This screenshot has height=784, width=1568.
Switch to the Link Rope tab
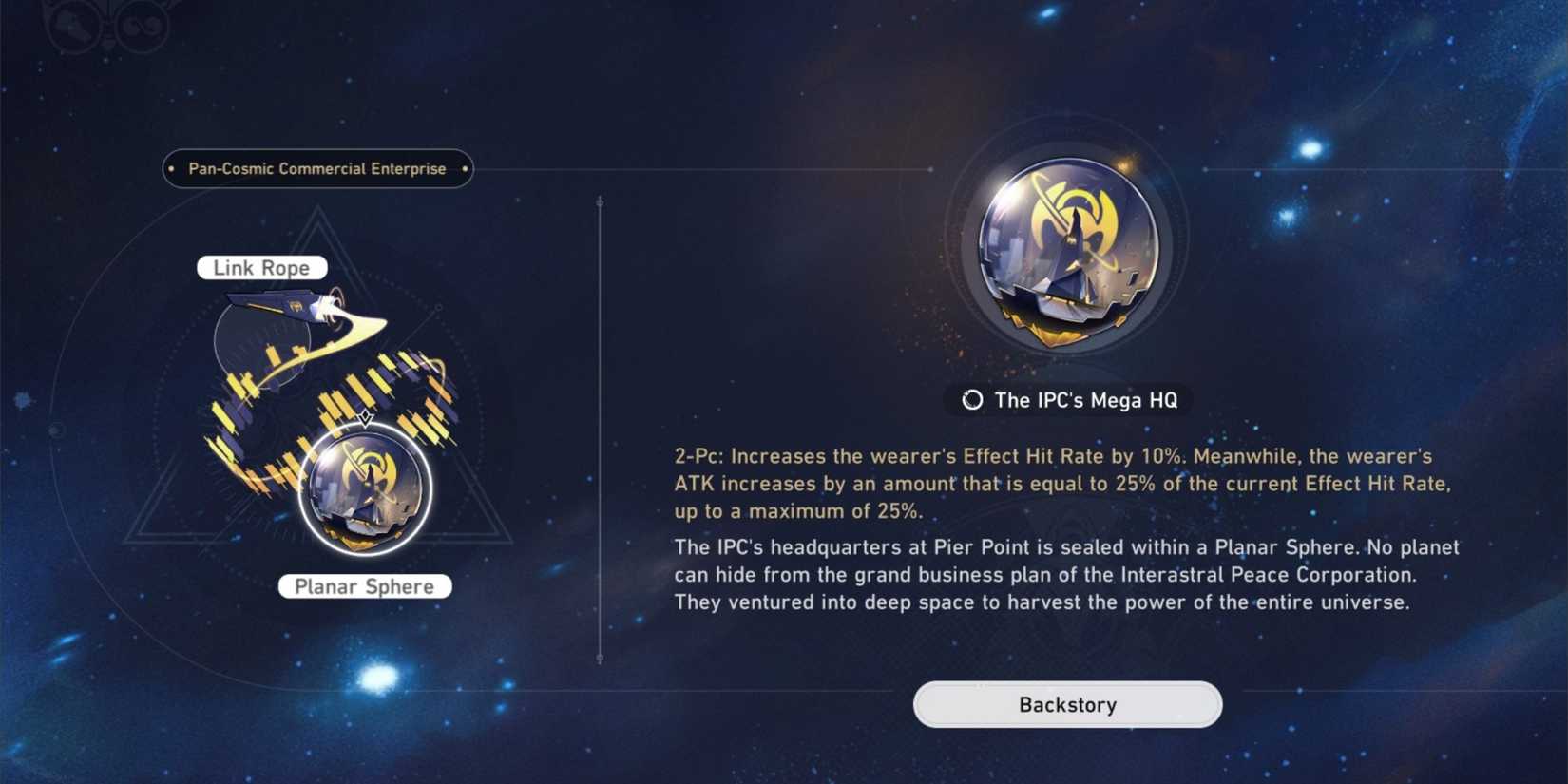point(260,267)
